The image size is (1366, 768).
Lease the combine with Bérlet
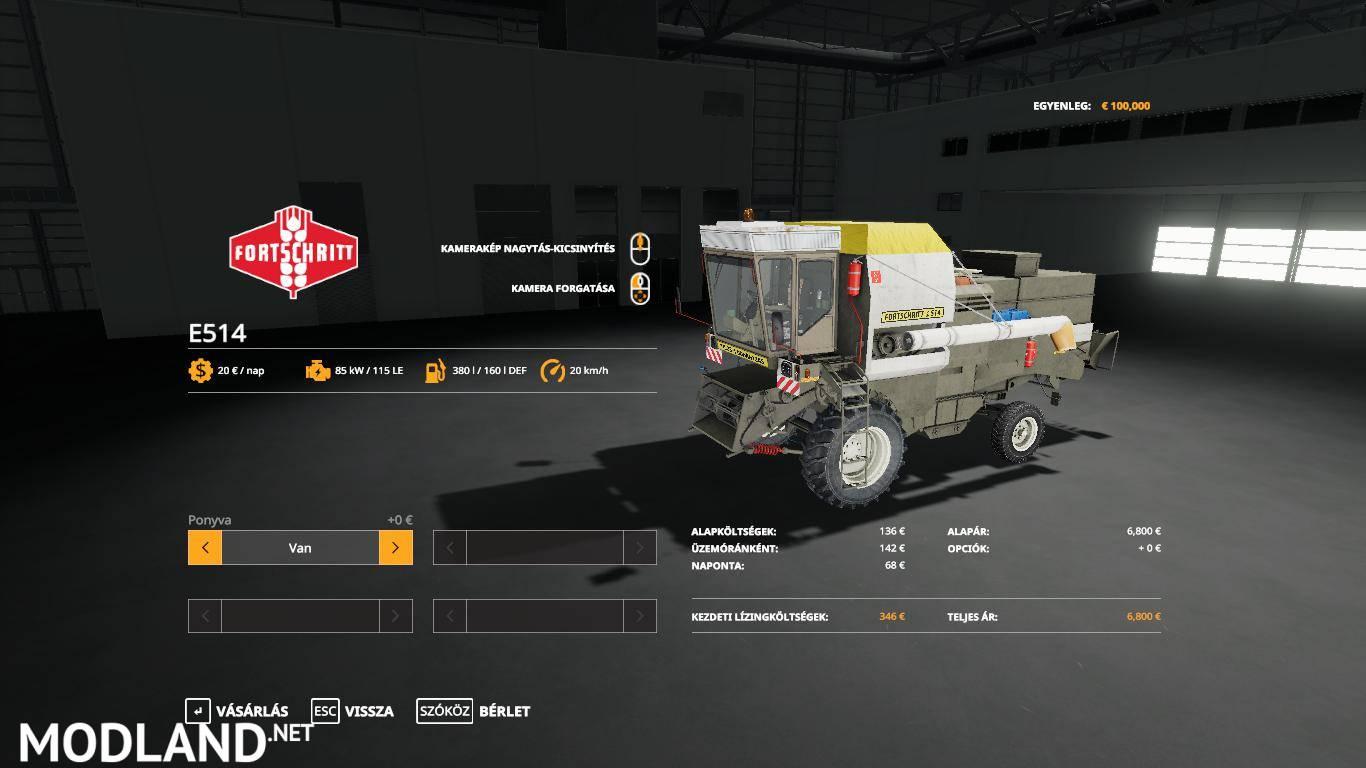click(474, 711)
